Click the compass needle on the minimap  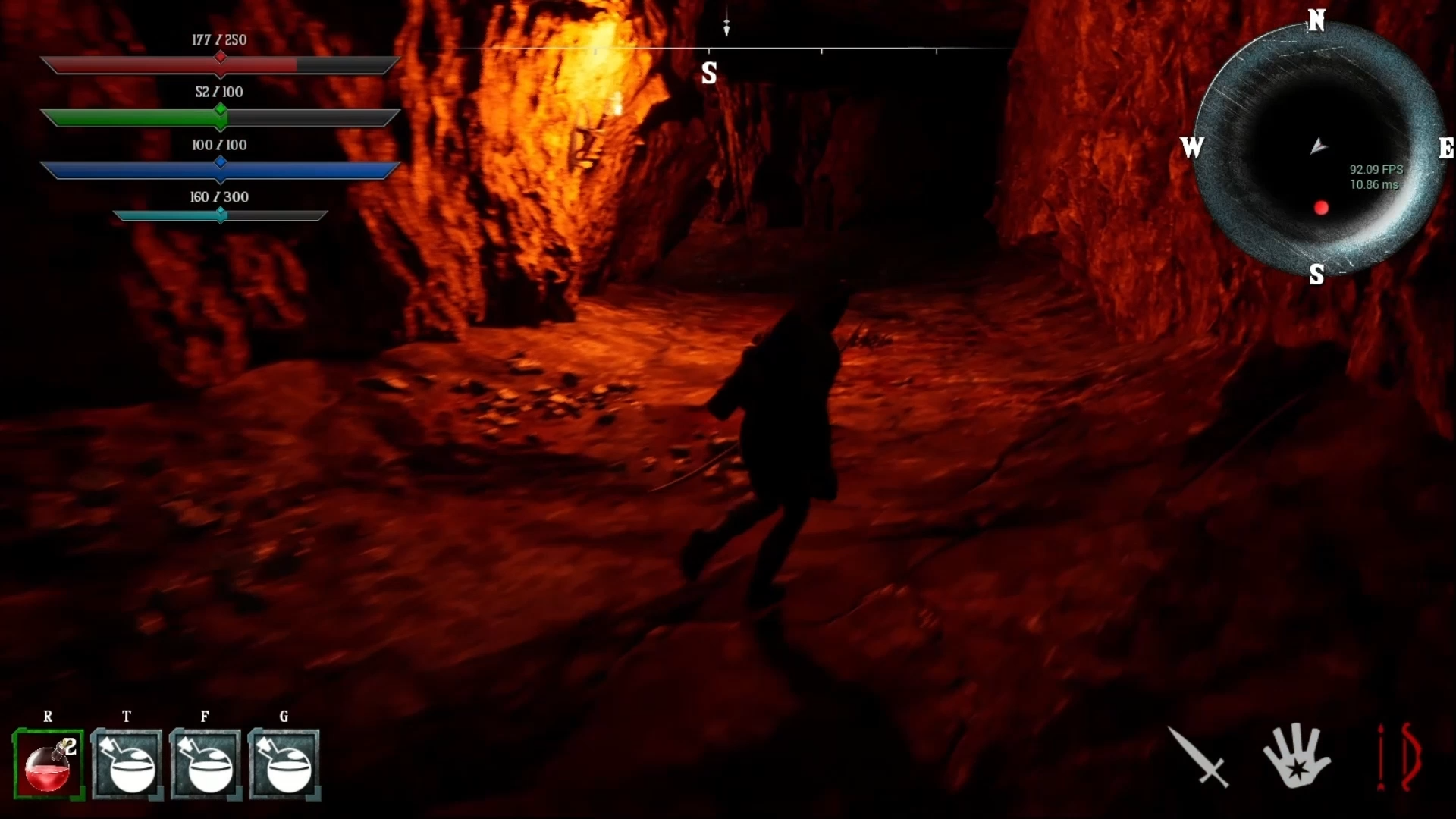tap(1318, 147)
